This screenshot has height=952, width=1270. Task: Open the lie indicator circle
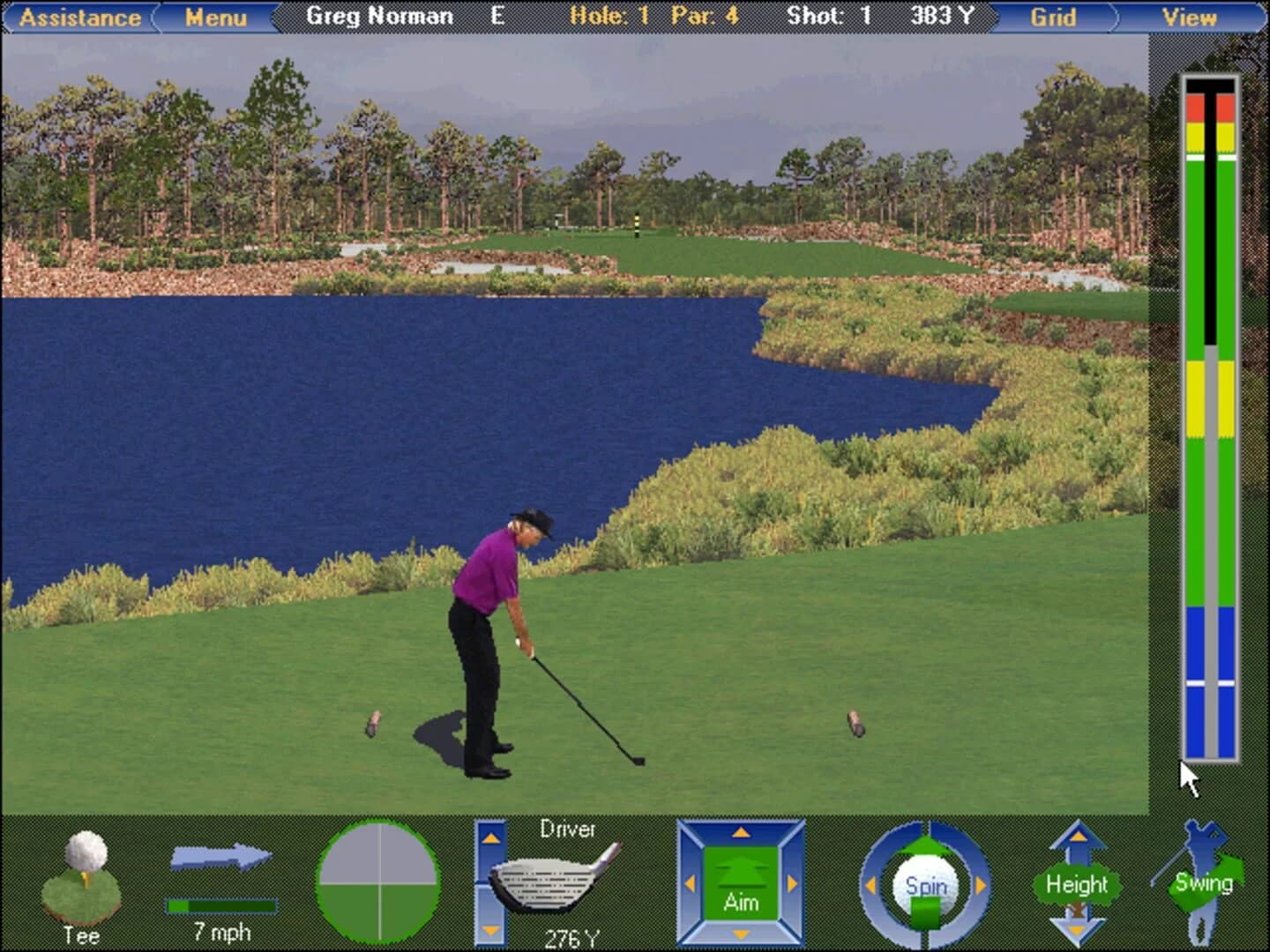(x=379, y=881)
